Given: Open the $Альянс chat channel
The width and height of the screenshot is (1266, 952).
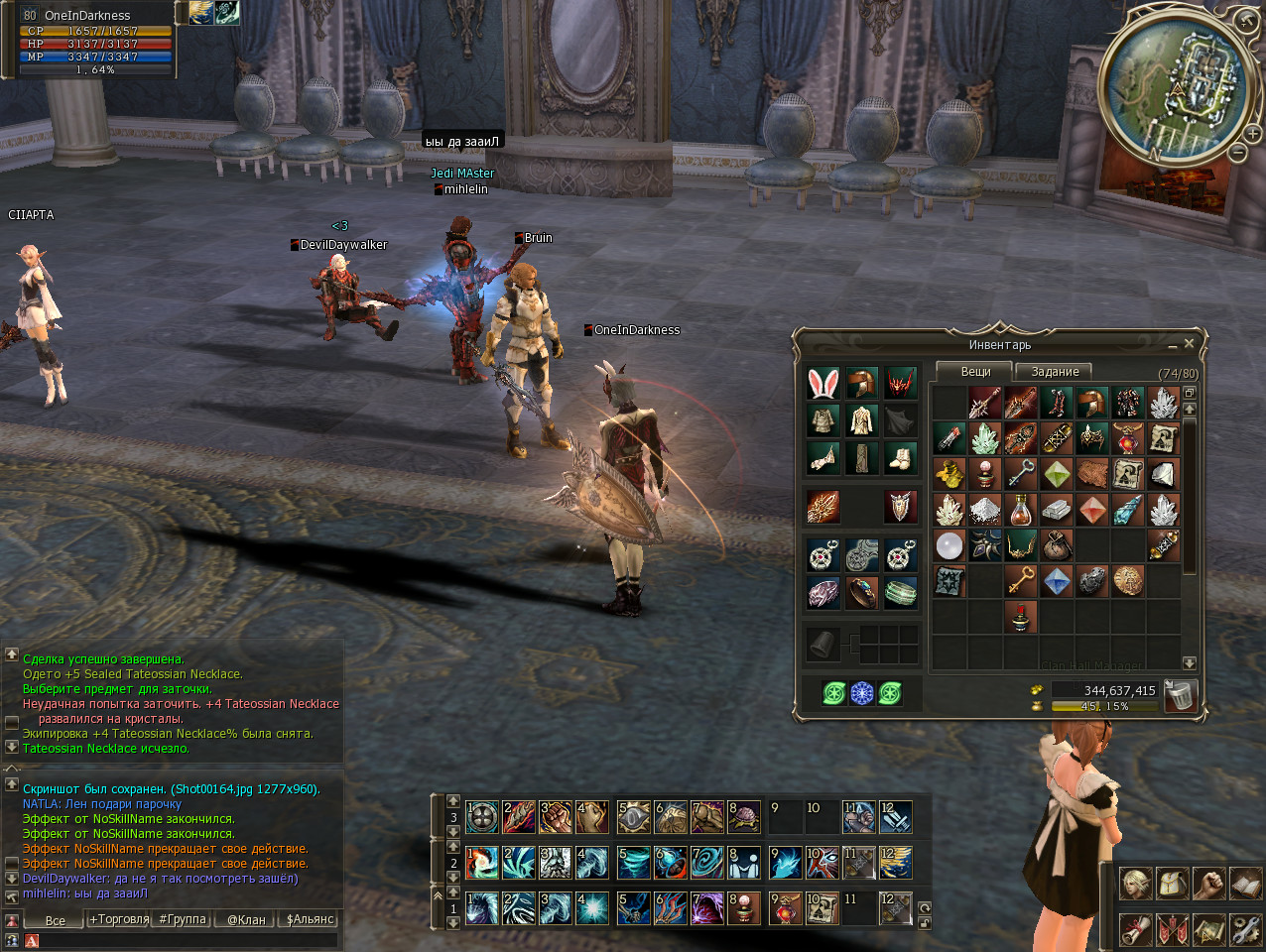Looking at the screenshot, I should [x=310, y=919].
